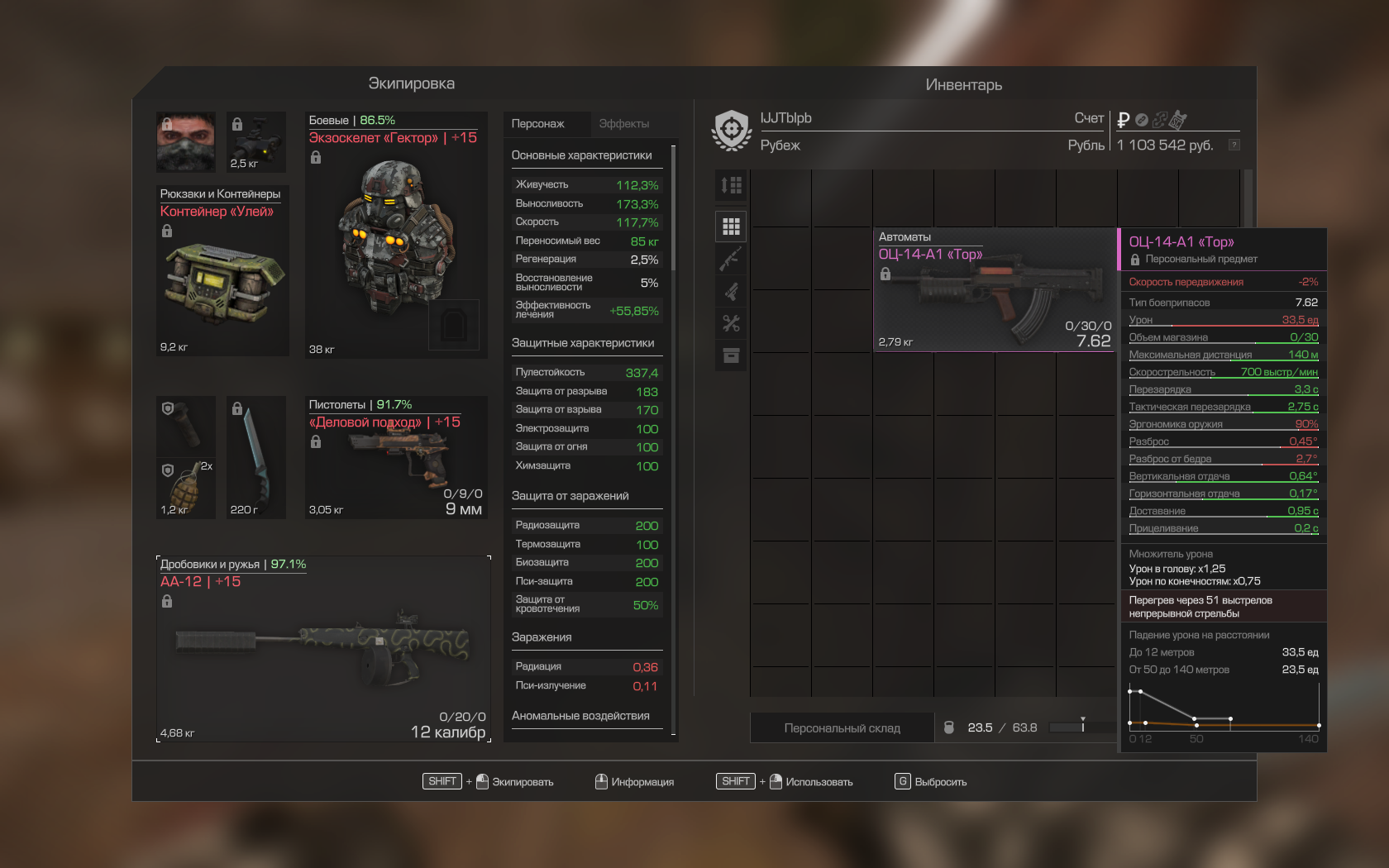Open the Персонаж tab

538,124
